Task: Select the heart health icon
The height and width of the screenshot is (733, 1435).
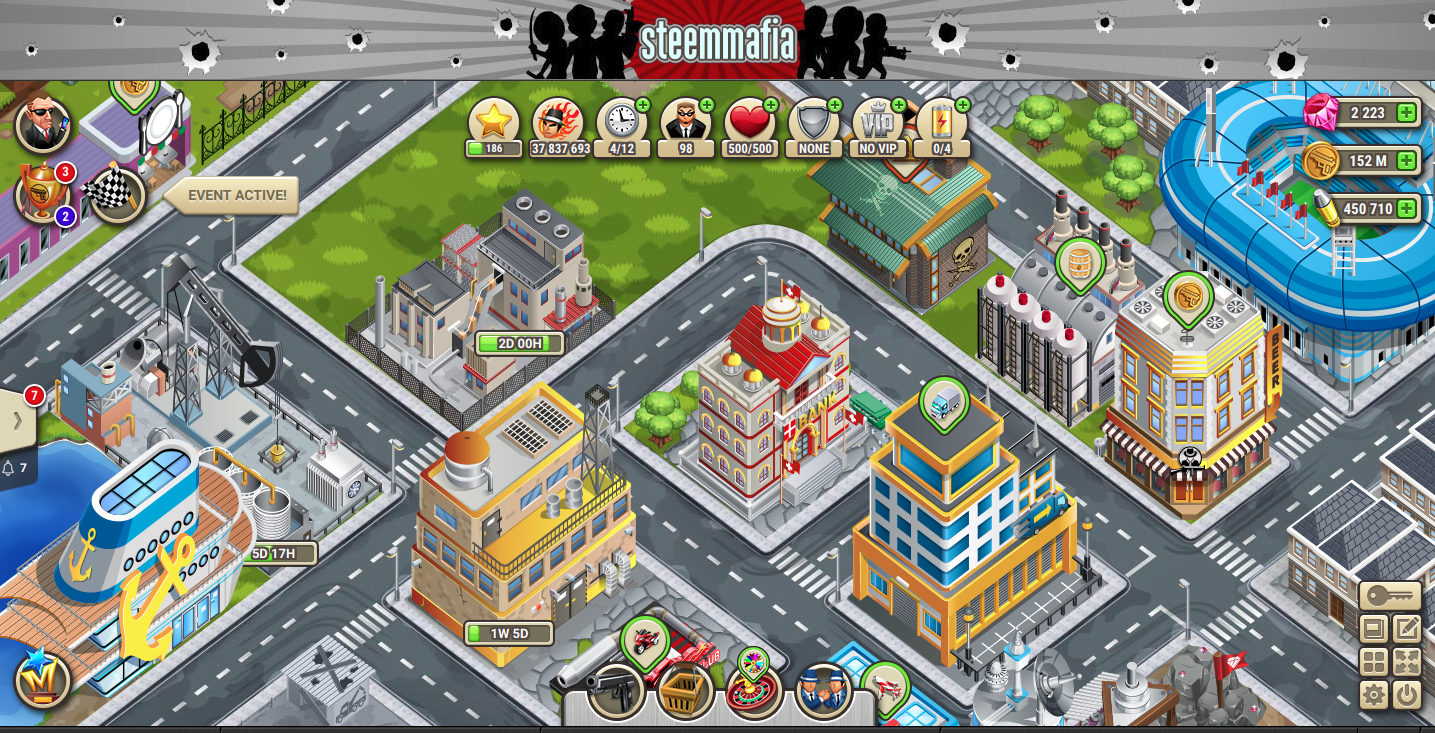Action: [750, 122]
